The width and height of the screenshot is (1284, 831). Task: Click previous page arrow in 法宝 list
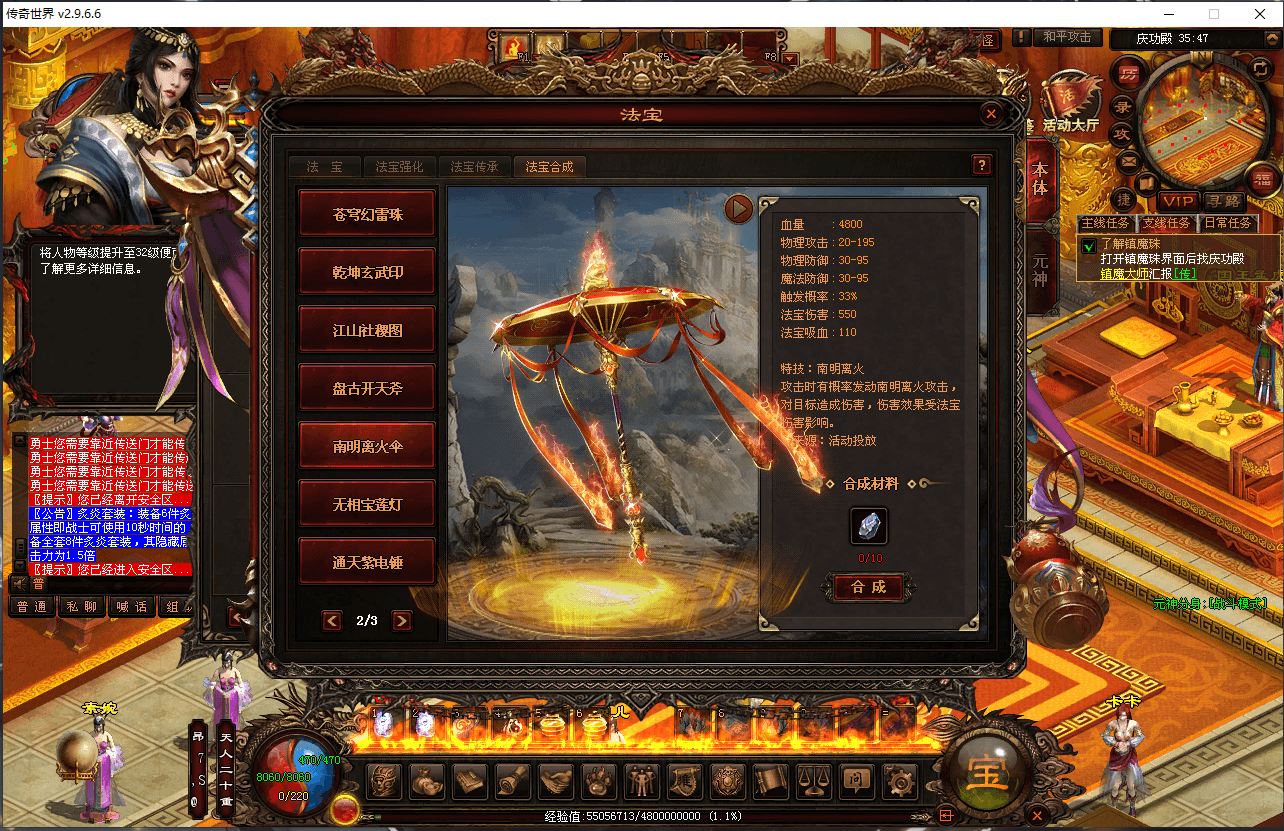coord(332,620)
